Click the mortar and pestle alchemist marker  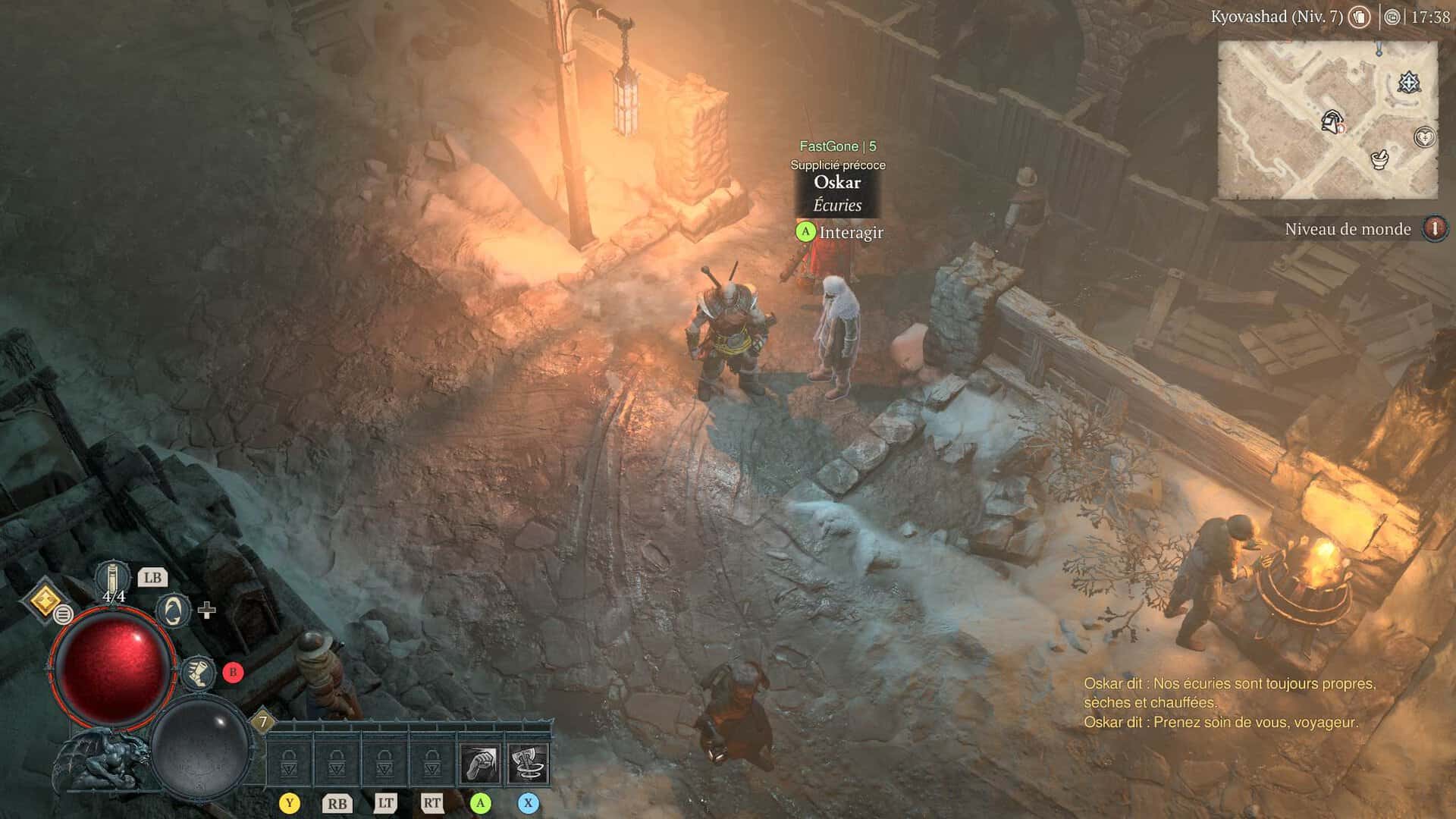1379,159
